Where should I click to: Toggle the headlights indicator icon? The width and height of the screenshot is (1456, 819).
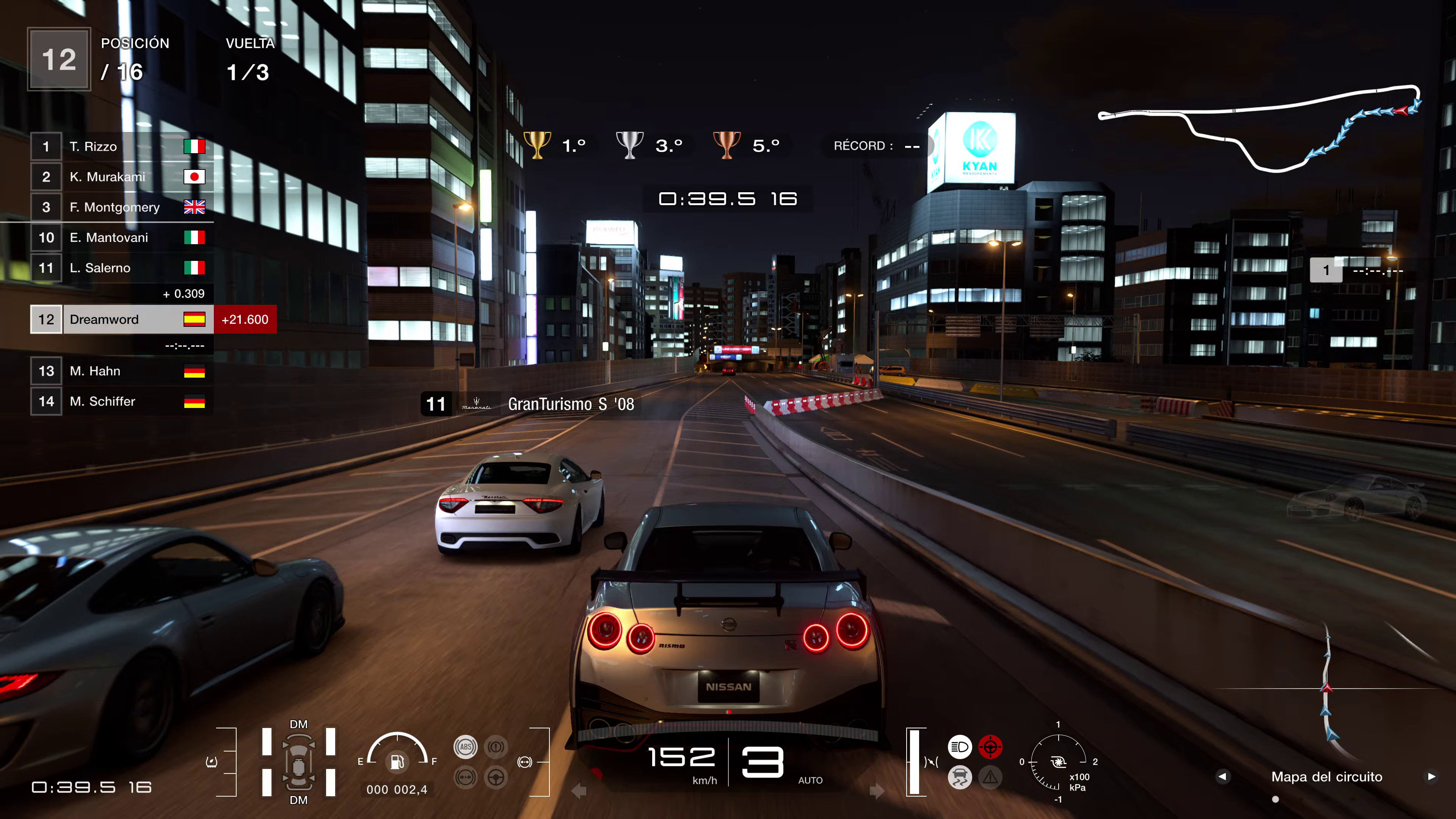(x=960, y=747)
